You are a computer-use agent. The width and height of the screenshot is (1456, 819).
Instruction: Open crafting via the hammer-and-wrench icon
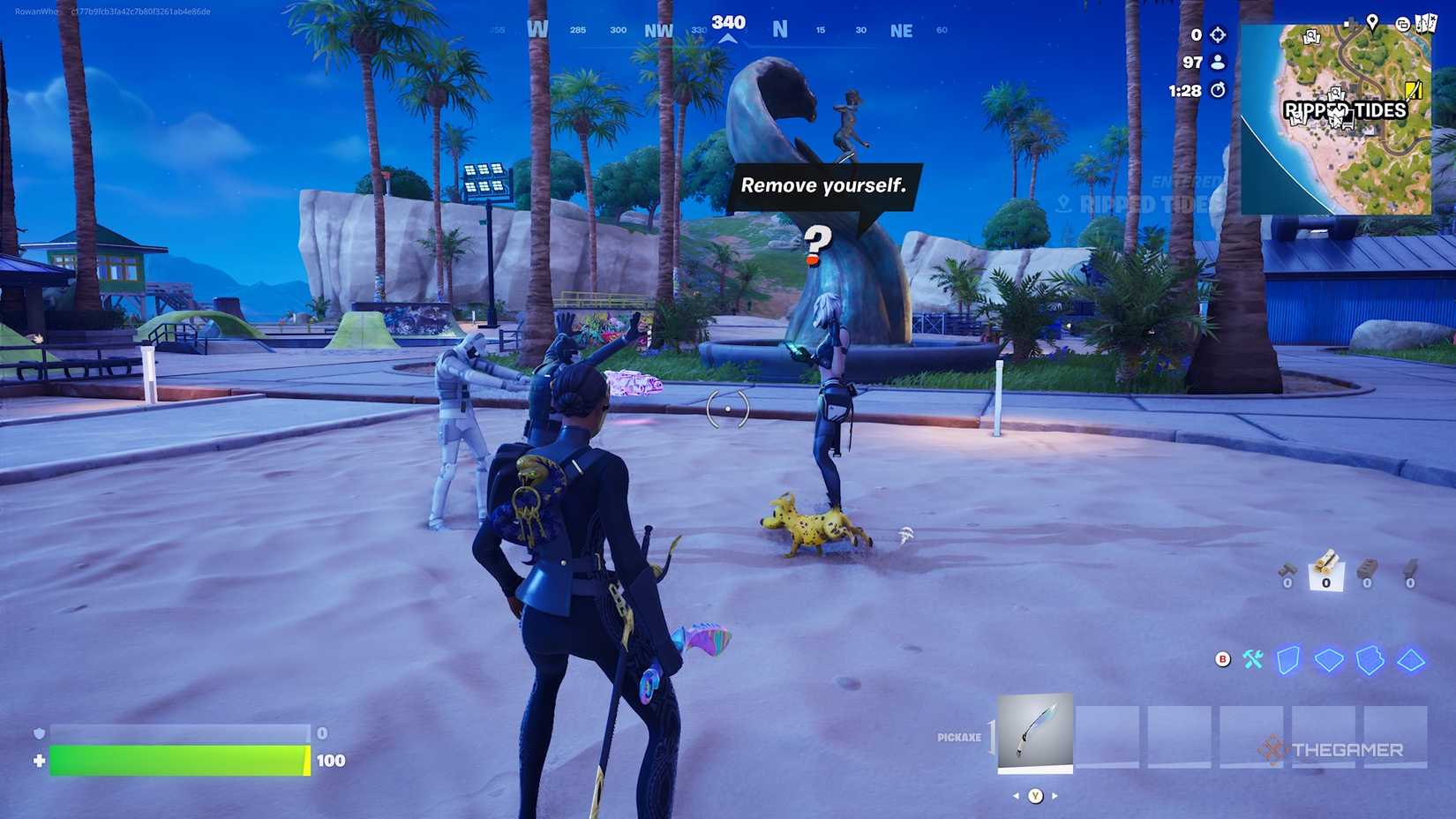[x=1251, y=659]
